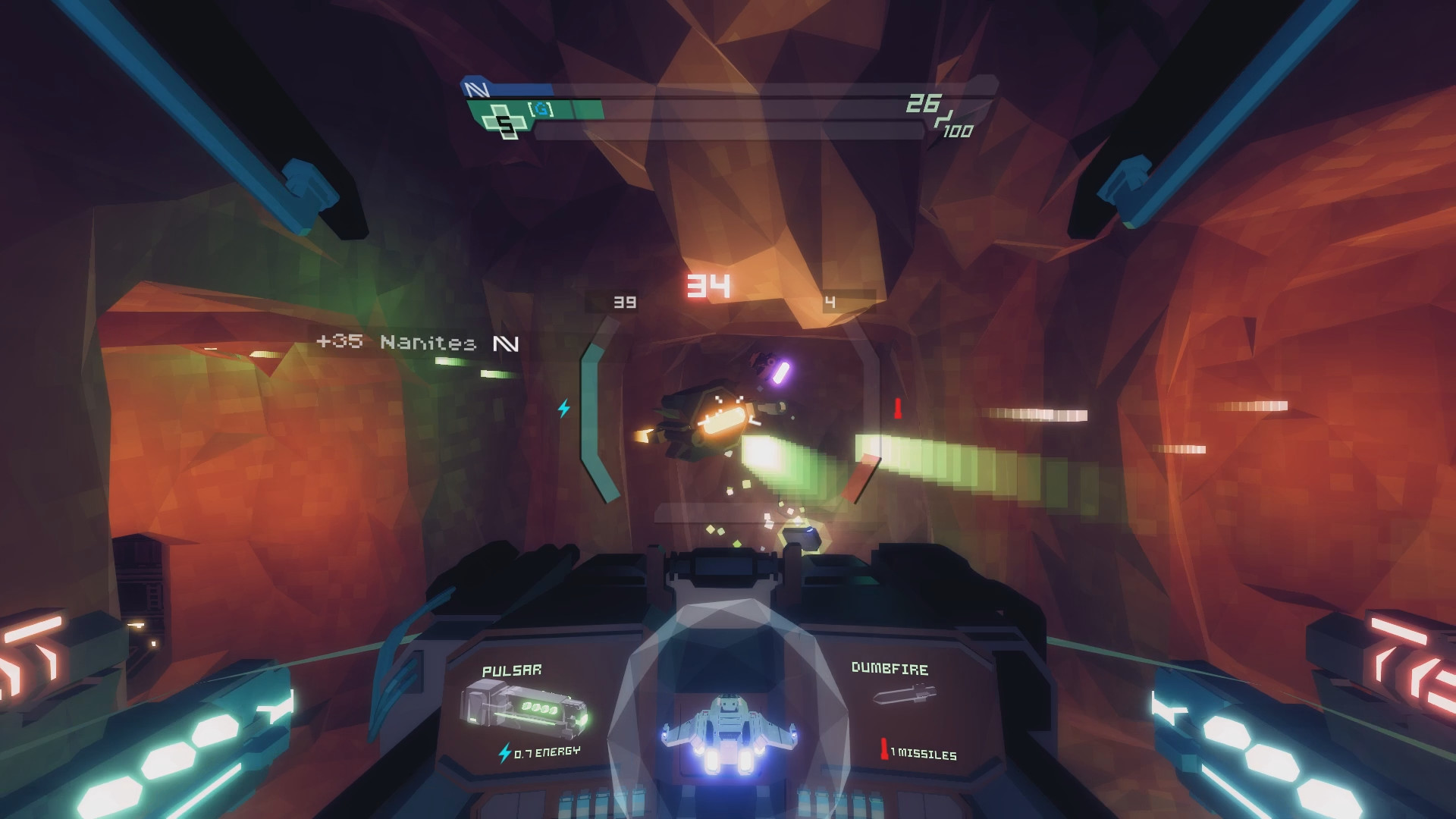
Task: Click the blue energy lightning bolt icon
Action: pyautogui.click(x=505, y=753)
